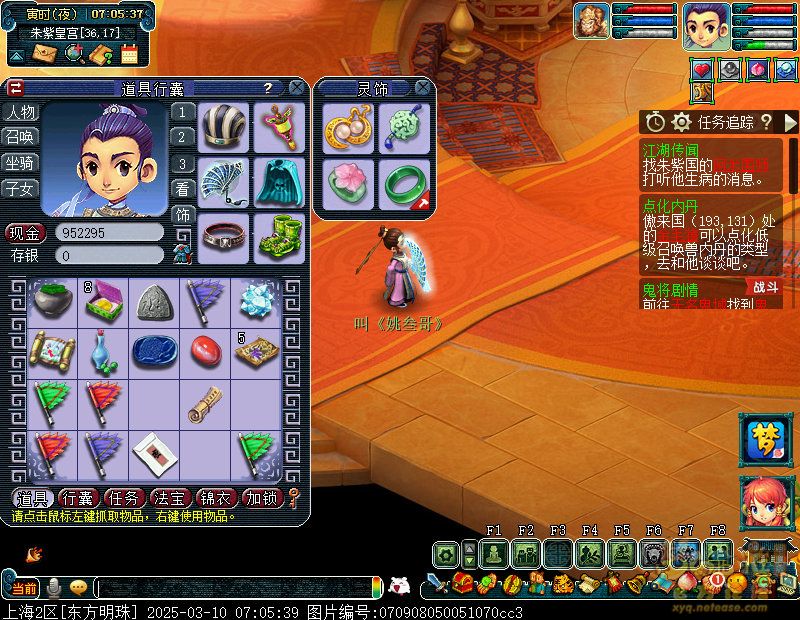Viewport: 800px width, 620px height.
Task: Close the 道具行囊 inventory window
Action: (297, 88)
